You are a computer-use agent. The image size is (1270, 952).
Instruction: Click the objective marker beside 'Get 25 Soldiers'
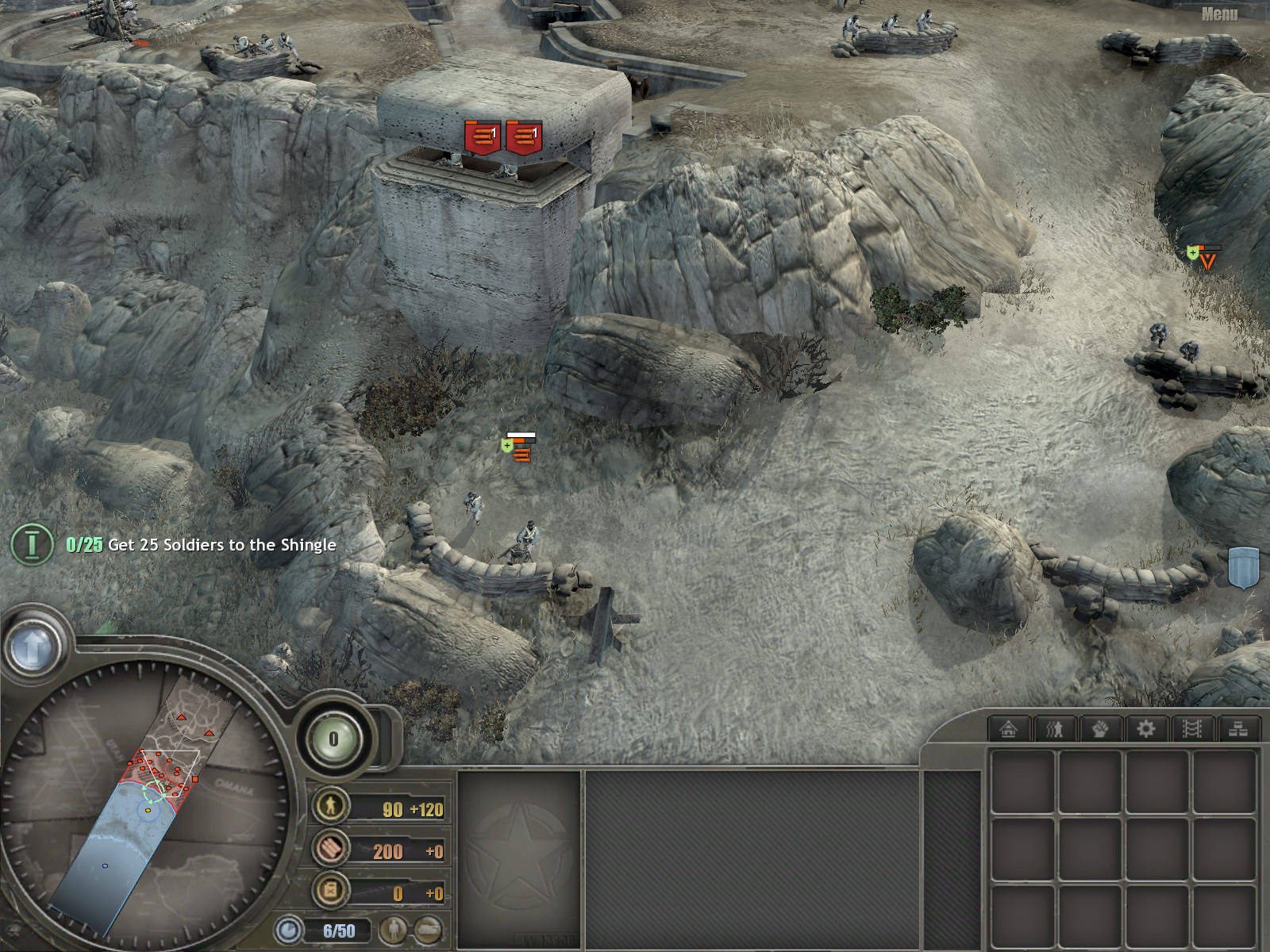pyautogui.click(x=32, y=544)
